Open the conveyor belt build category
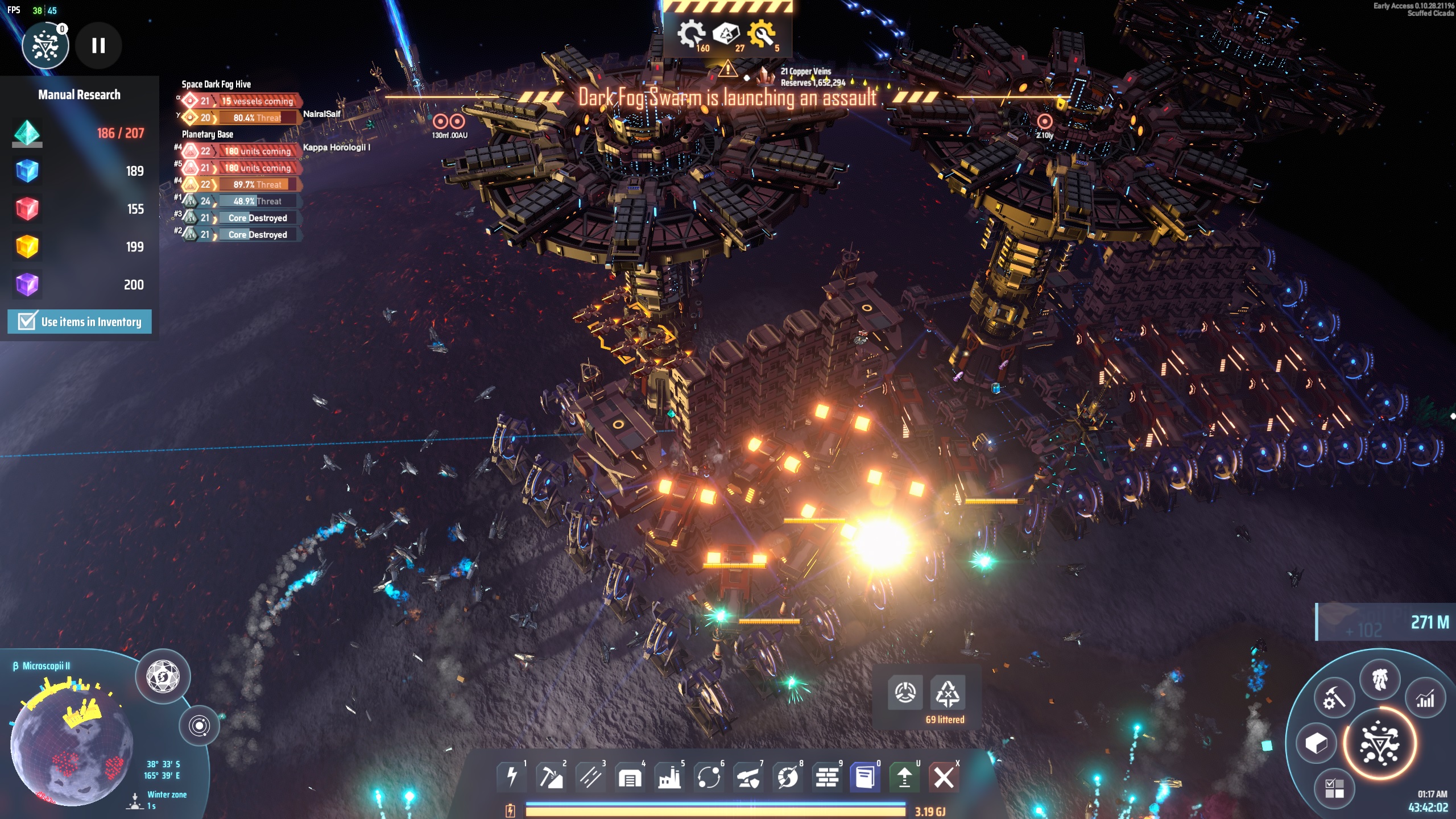The height and width of the screenshot is (819, 1456). click(590, 777)
